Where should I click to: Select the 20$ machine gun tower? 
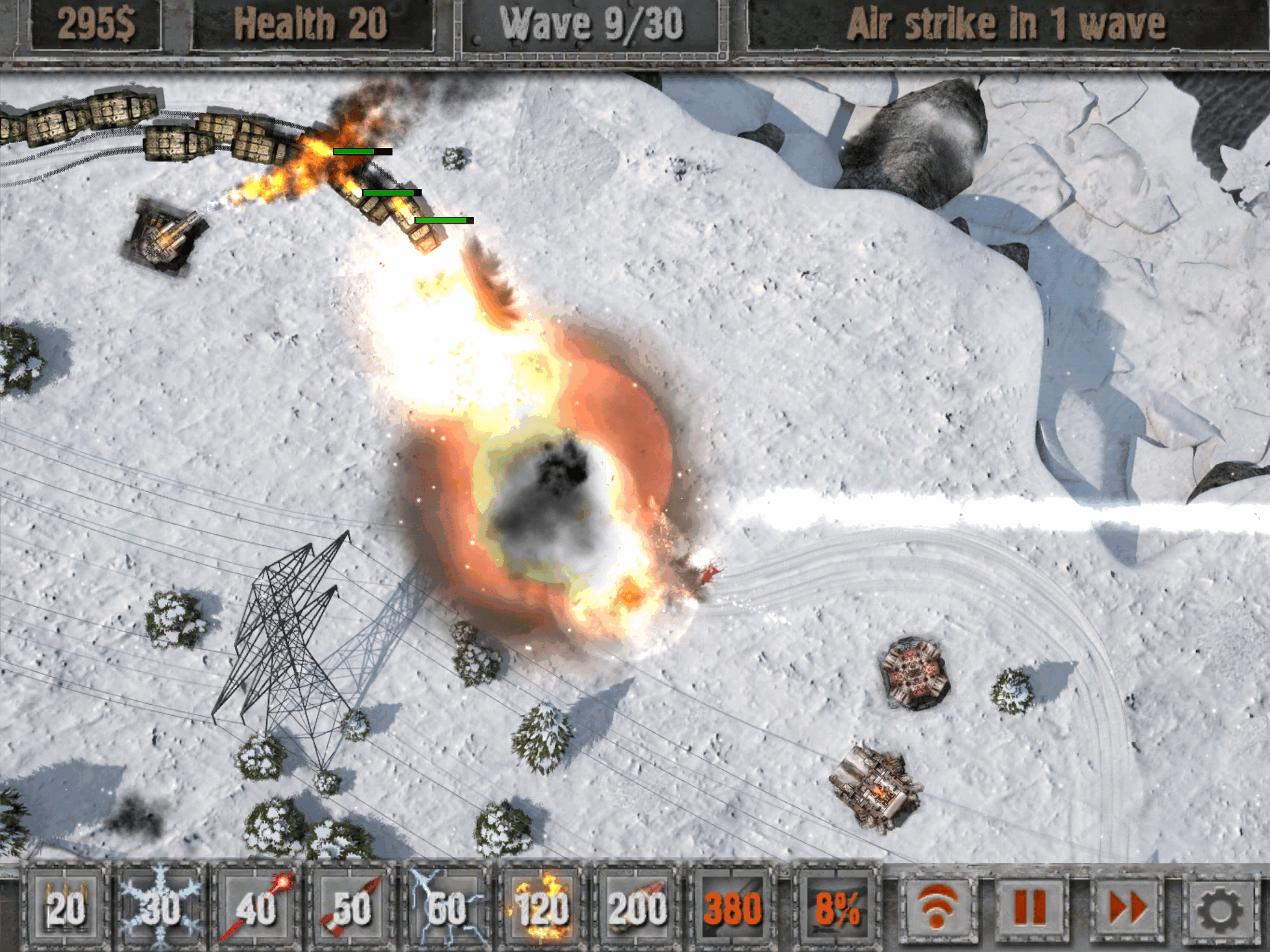65,908
